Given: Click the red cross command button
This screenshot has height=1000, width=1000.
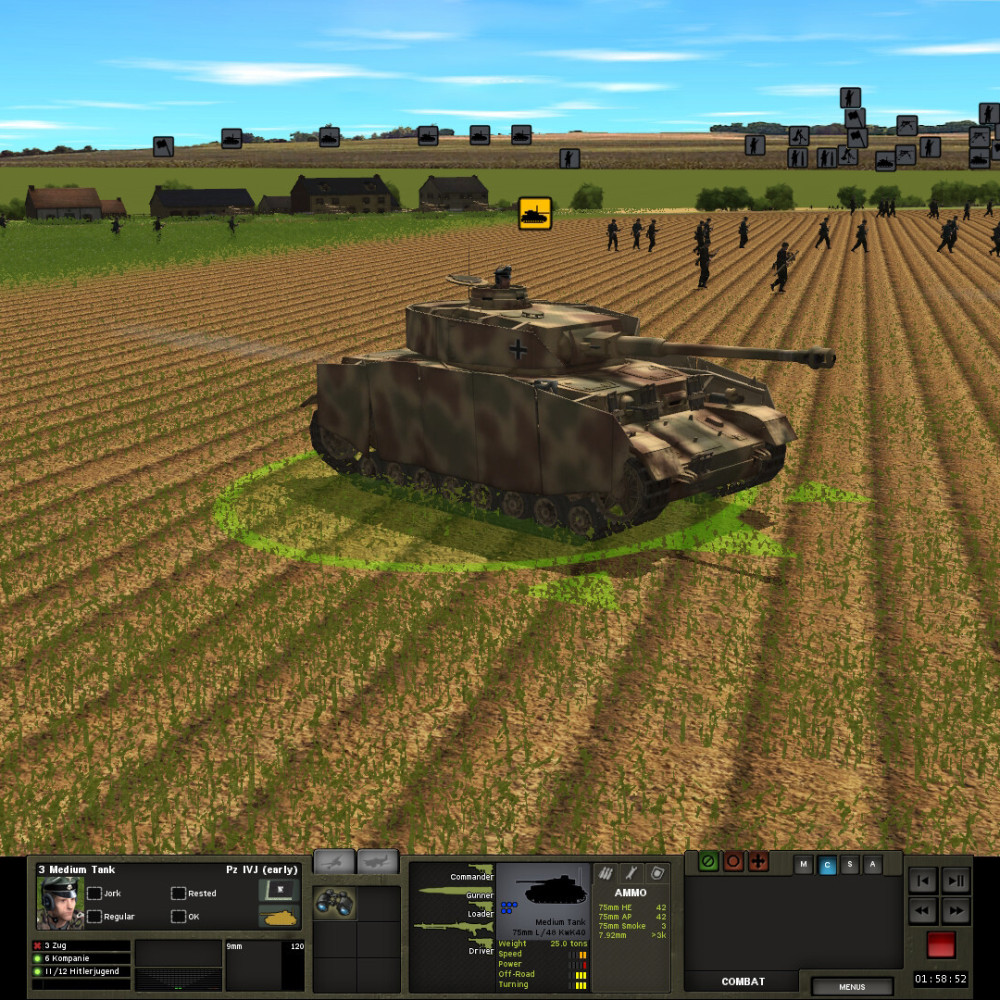Looking at the screenshot, I should [x=758, y=861].
